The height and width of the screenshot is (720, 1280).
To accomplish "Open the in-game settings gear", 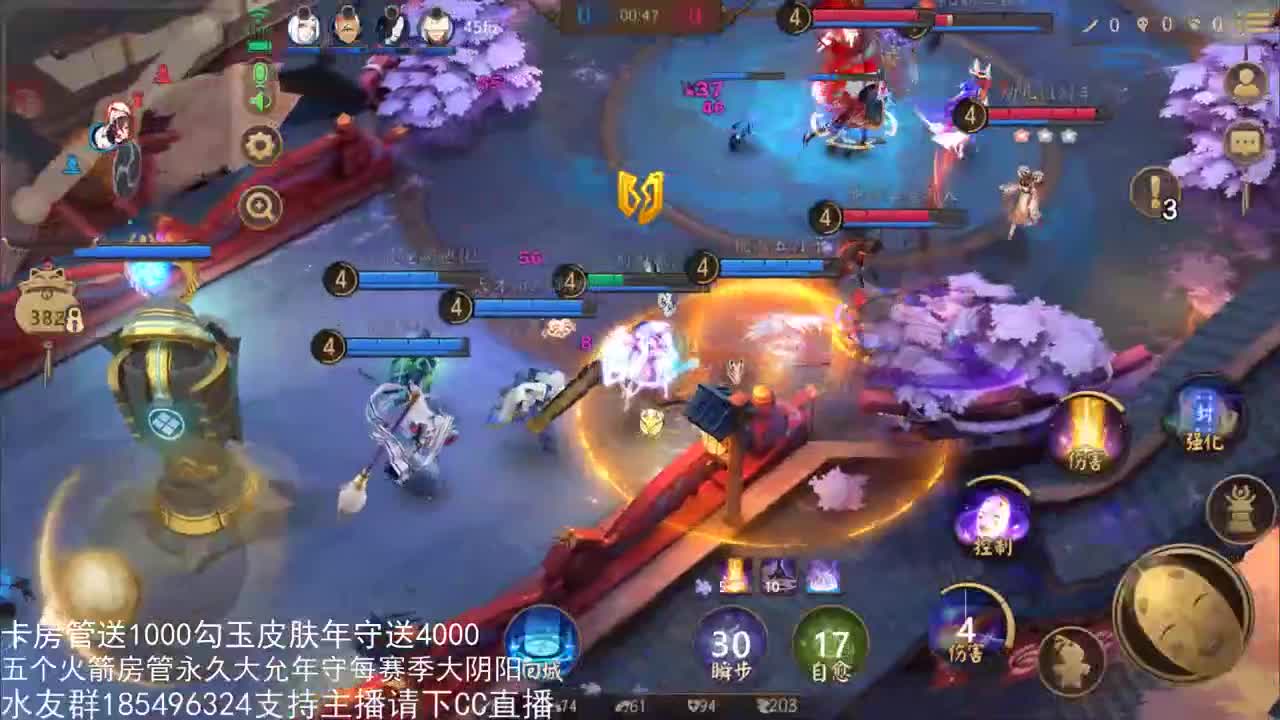I will coord(259,143).
